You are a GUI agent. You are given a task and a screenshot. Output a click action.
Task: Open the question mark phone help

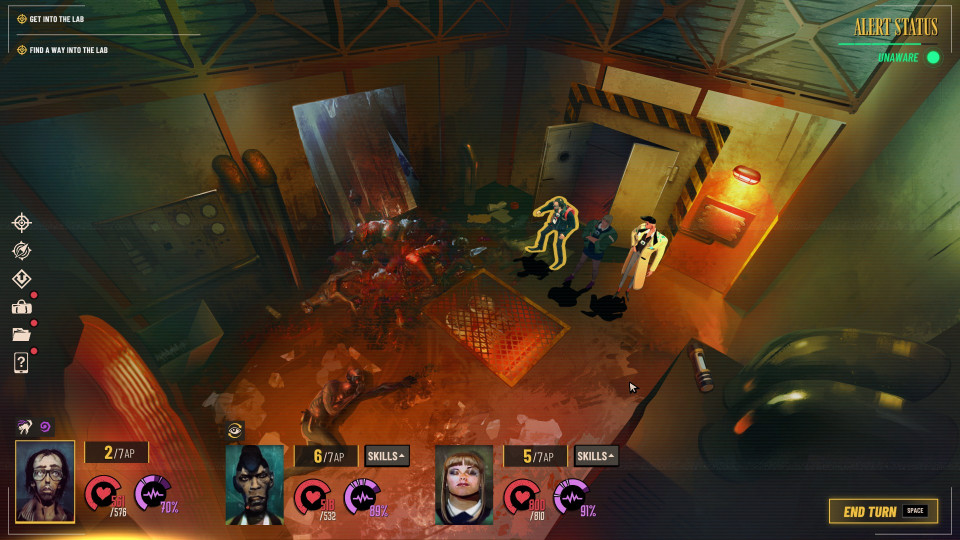point(21,363)
